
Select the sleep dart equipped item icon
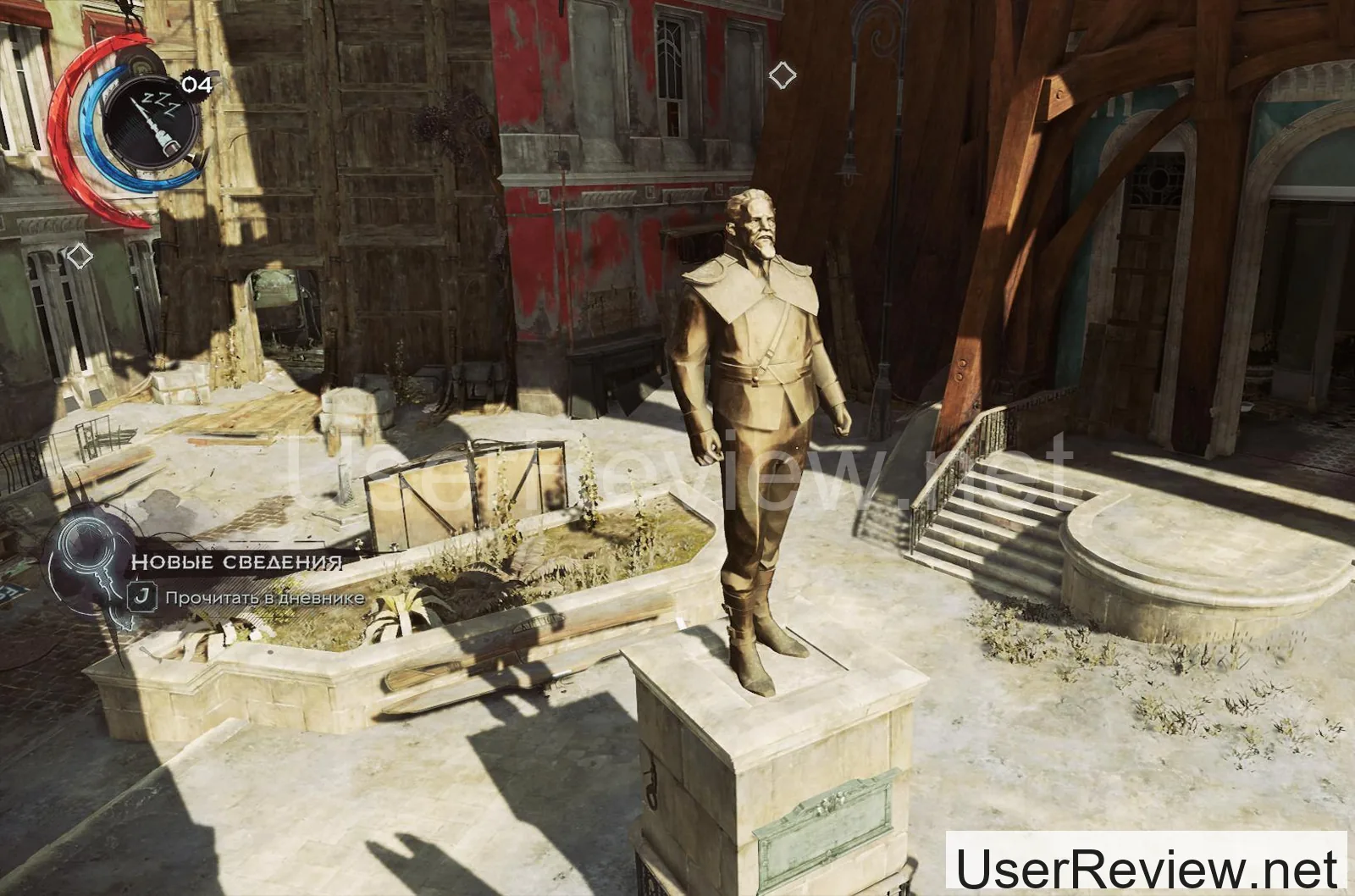click(152, 119)
